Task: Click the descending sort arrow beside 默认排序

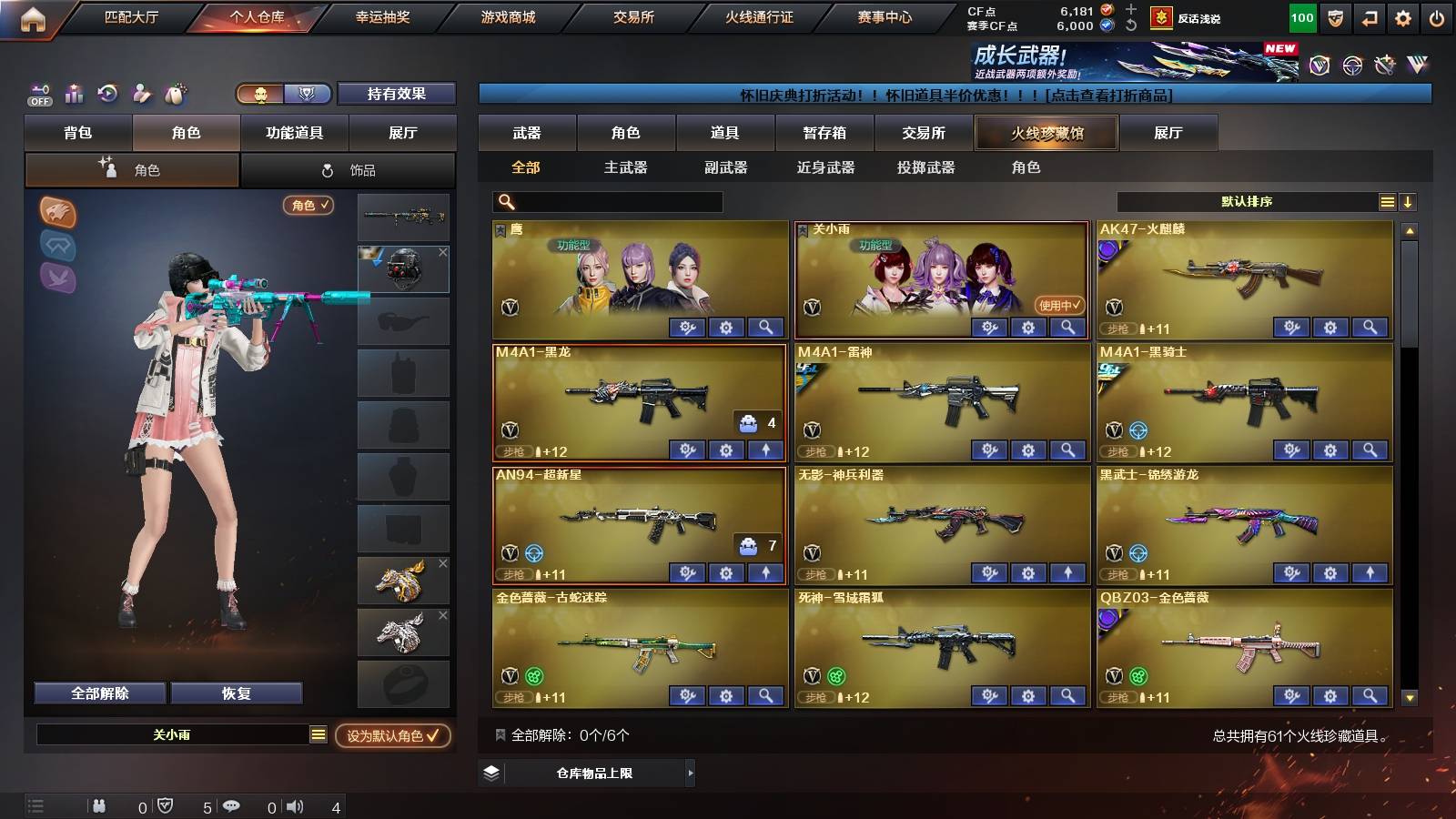Action: (1409, 202)
